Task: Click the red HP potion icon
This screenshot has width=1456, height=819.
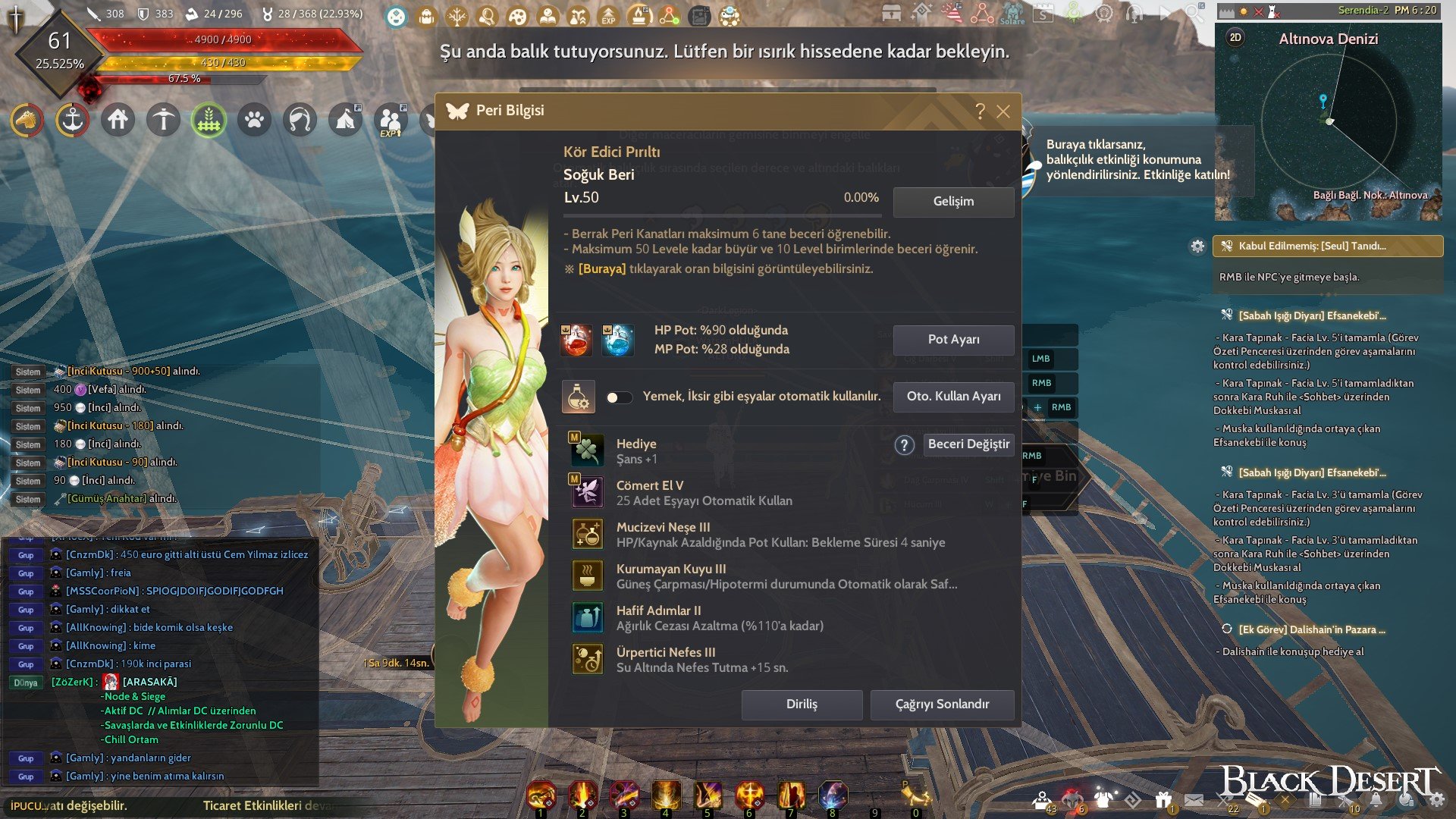Action: coord(576,340)
